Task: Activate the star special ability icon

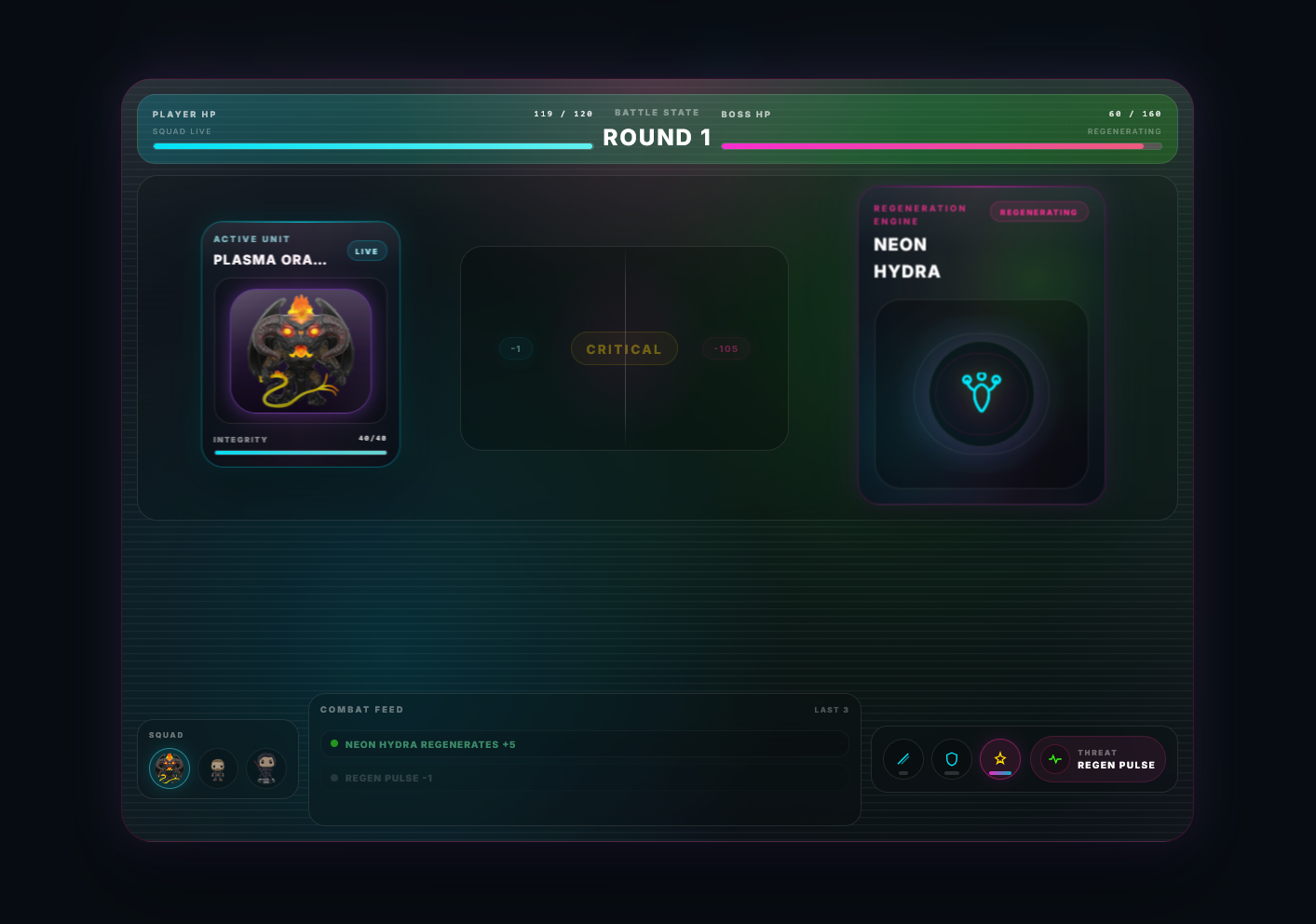Action: [999, 759]
